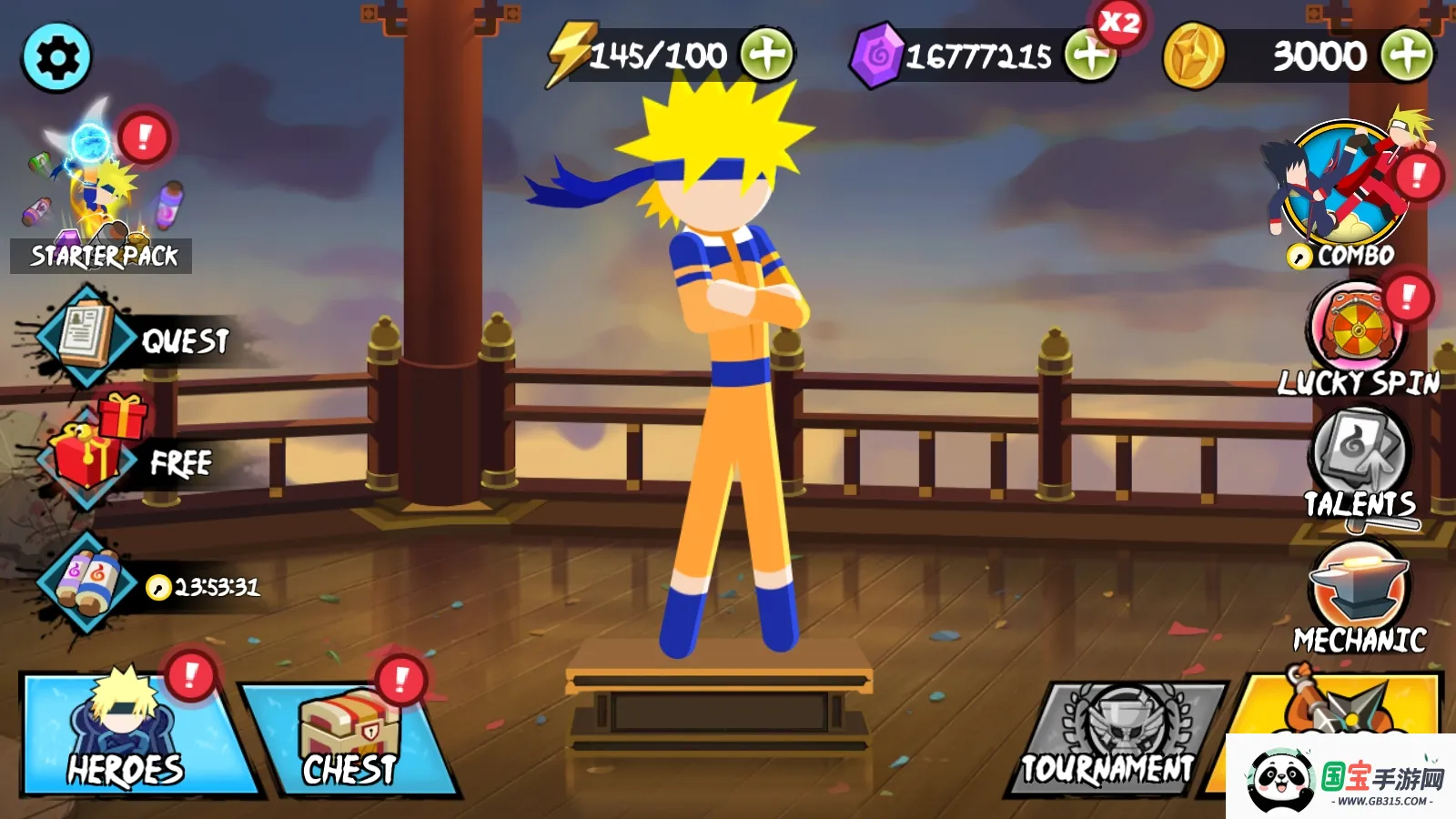Viewport: 1456px width, 819px height.
Task: Open the Chest screen
Action: tap(349, 735)
